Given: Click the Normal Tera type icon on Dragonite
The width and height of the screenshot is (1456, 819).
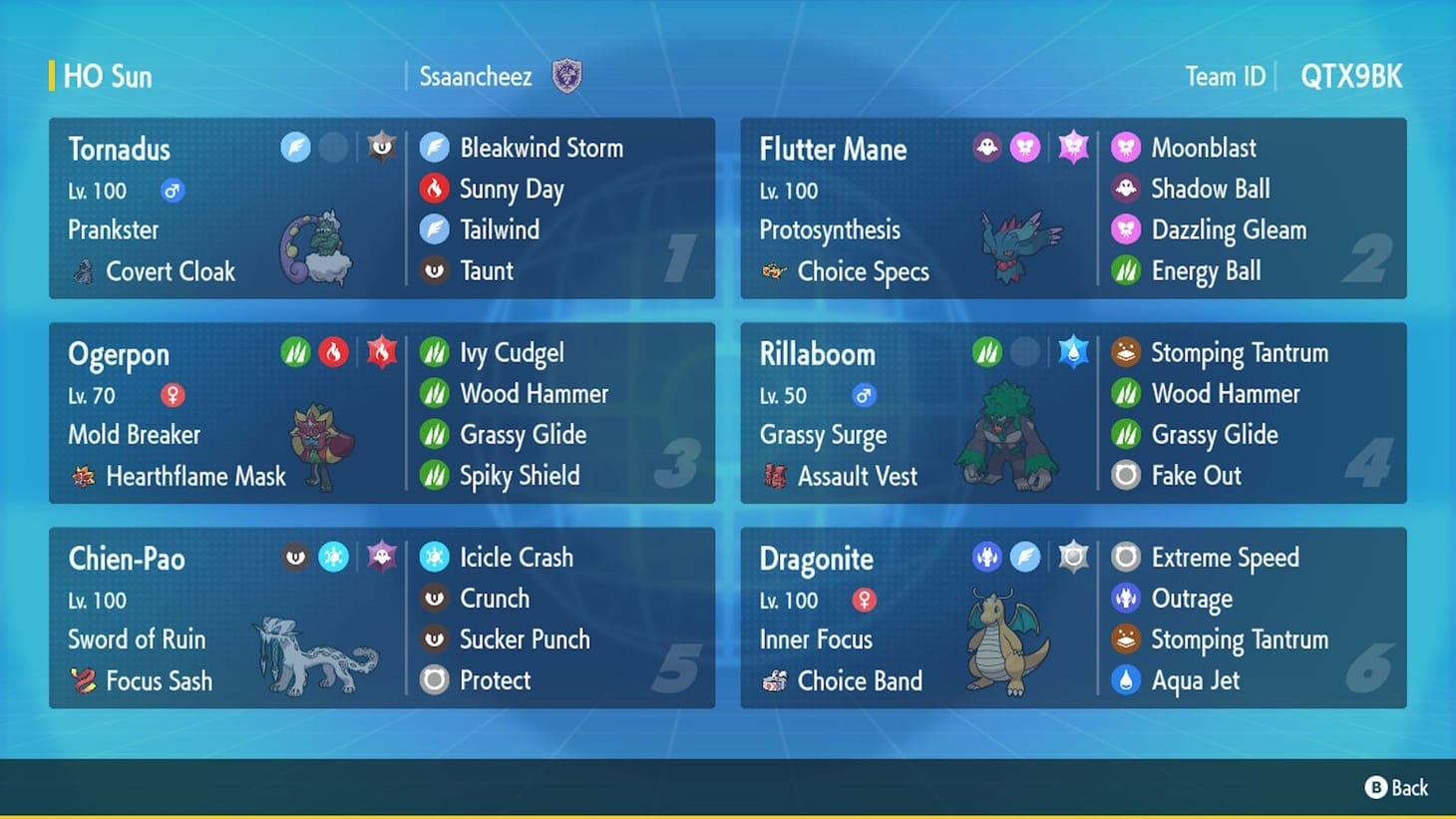Looking at the screenshot, I should pyautogui.click(x=1071, y=556).
